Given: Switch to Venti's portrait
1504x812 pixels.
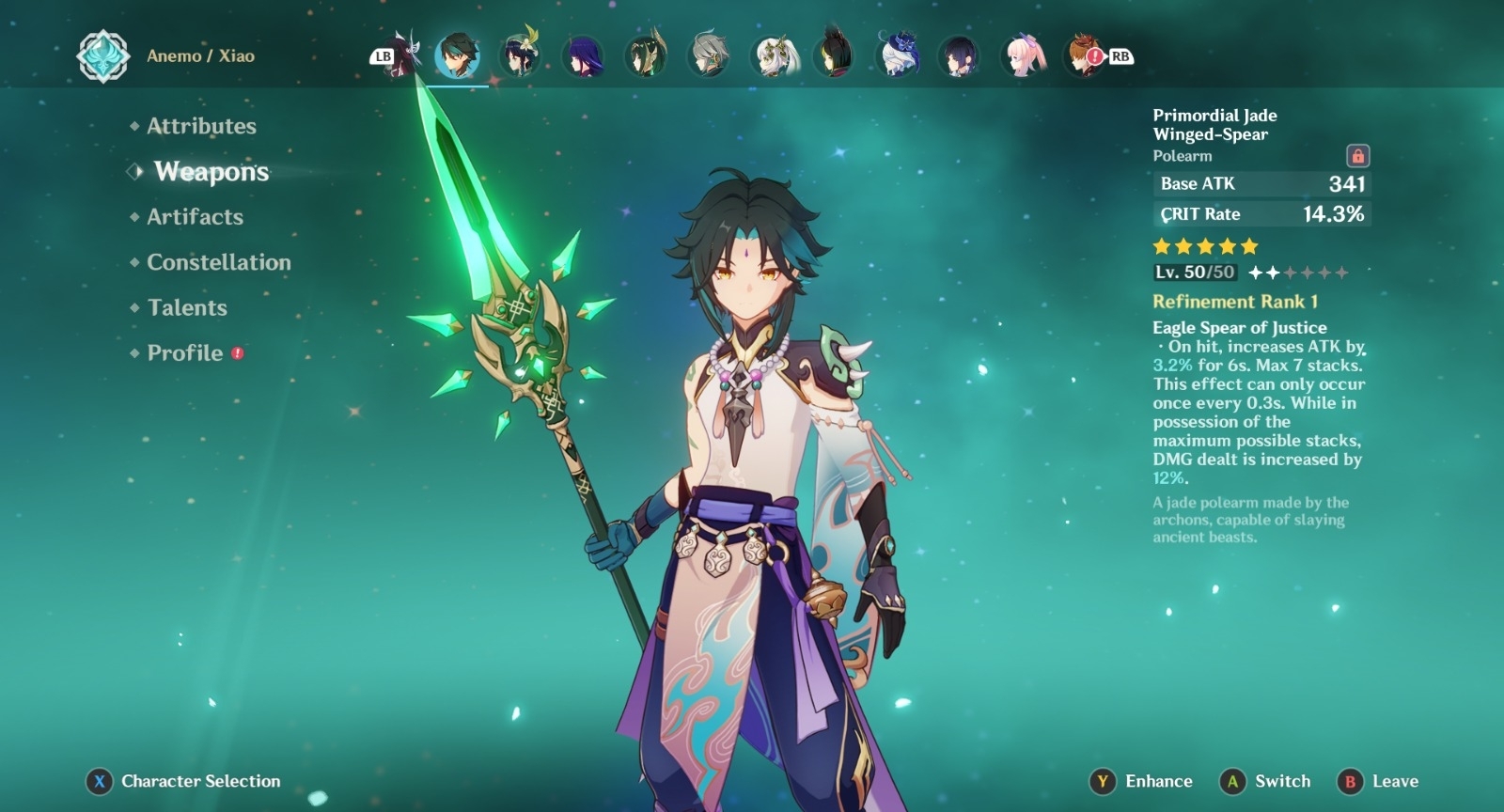Looking at the screenshot, I should [x=519, y=56].
